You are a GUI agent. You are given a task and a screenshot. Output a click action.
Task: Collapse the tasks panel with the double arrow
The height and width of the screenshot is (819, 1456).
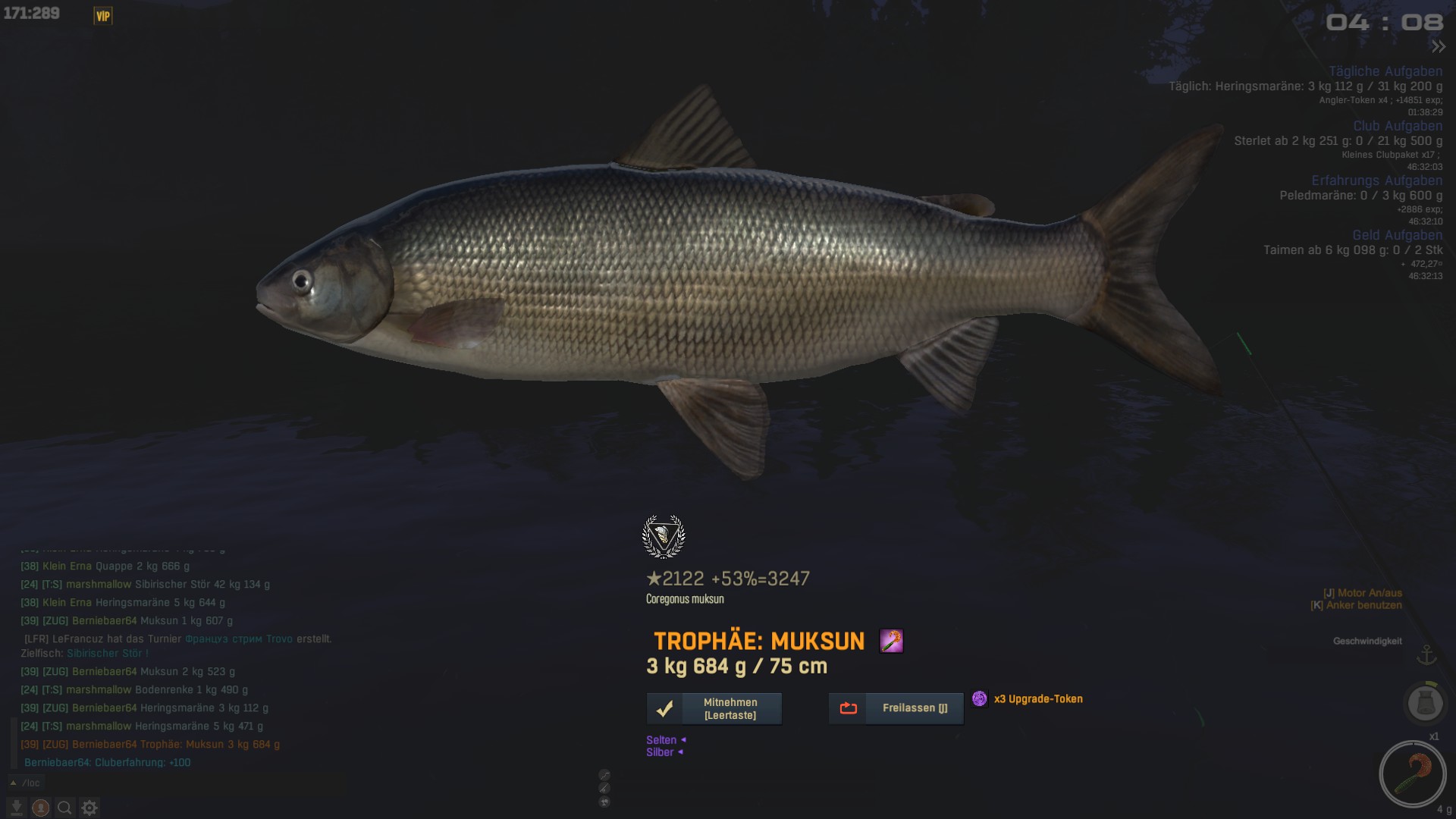click(1438, 47)
